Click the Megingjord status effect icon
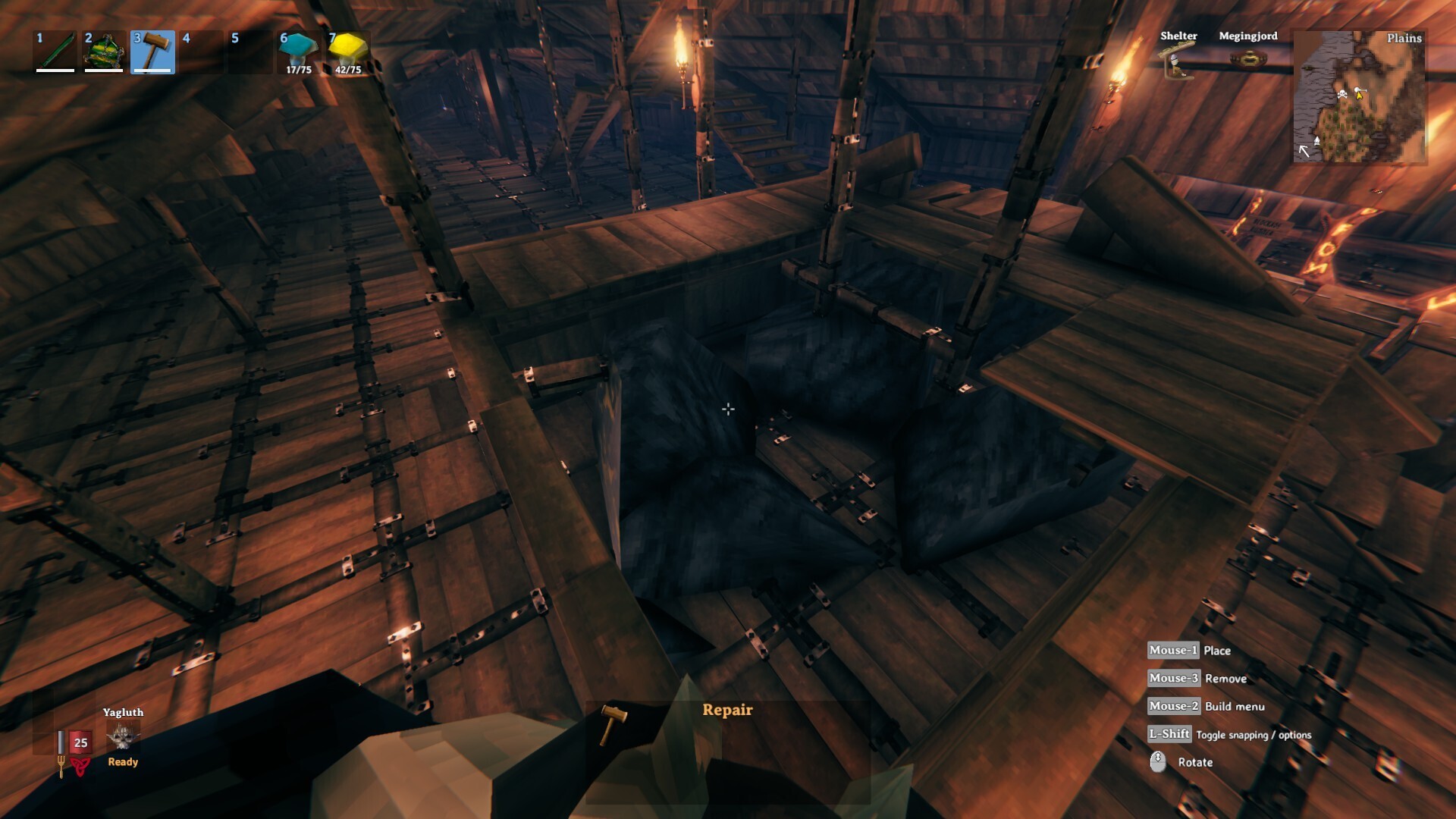This screenshot has height=819, width=1456. (x=1248, y=58)
